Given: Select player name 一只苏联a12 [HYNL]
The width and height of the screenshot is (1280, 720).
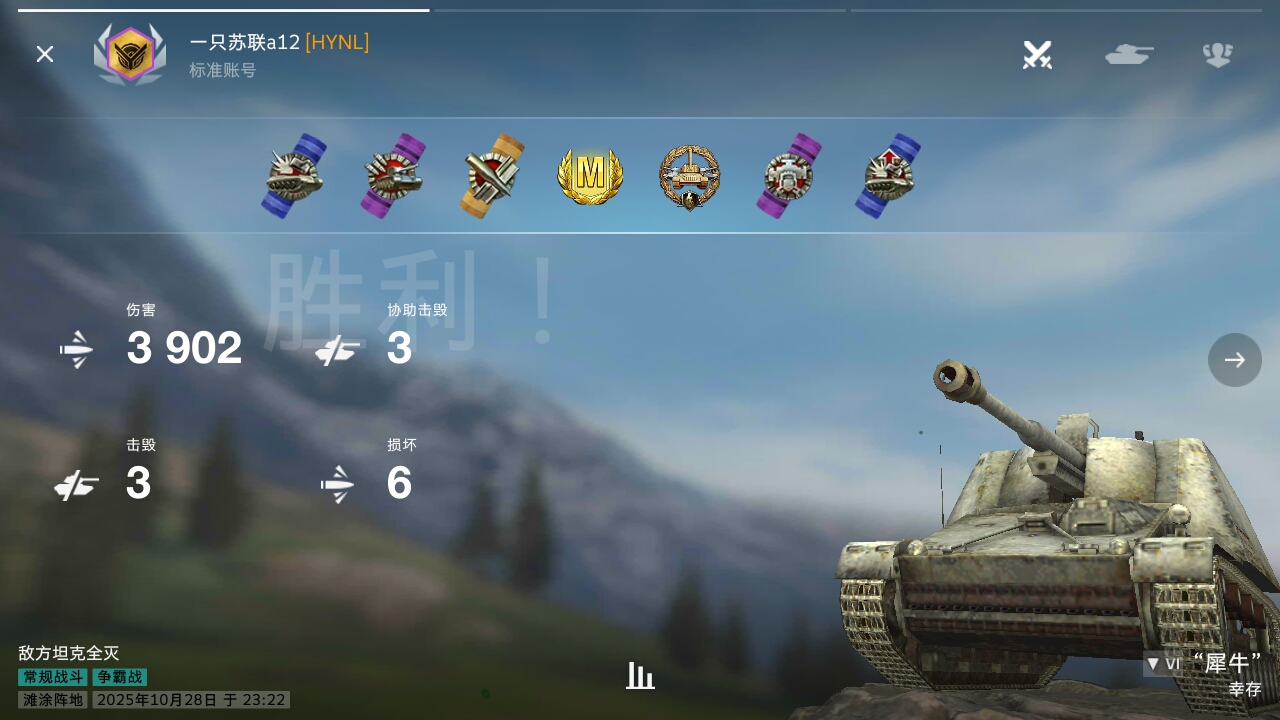Looking at the screenshot, I should [279, 42].
